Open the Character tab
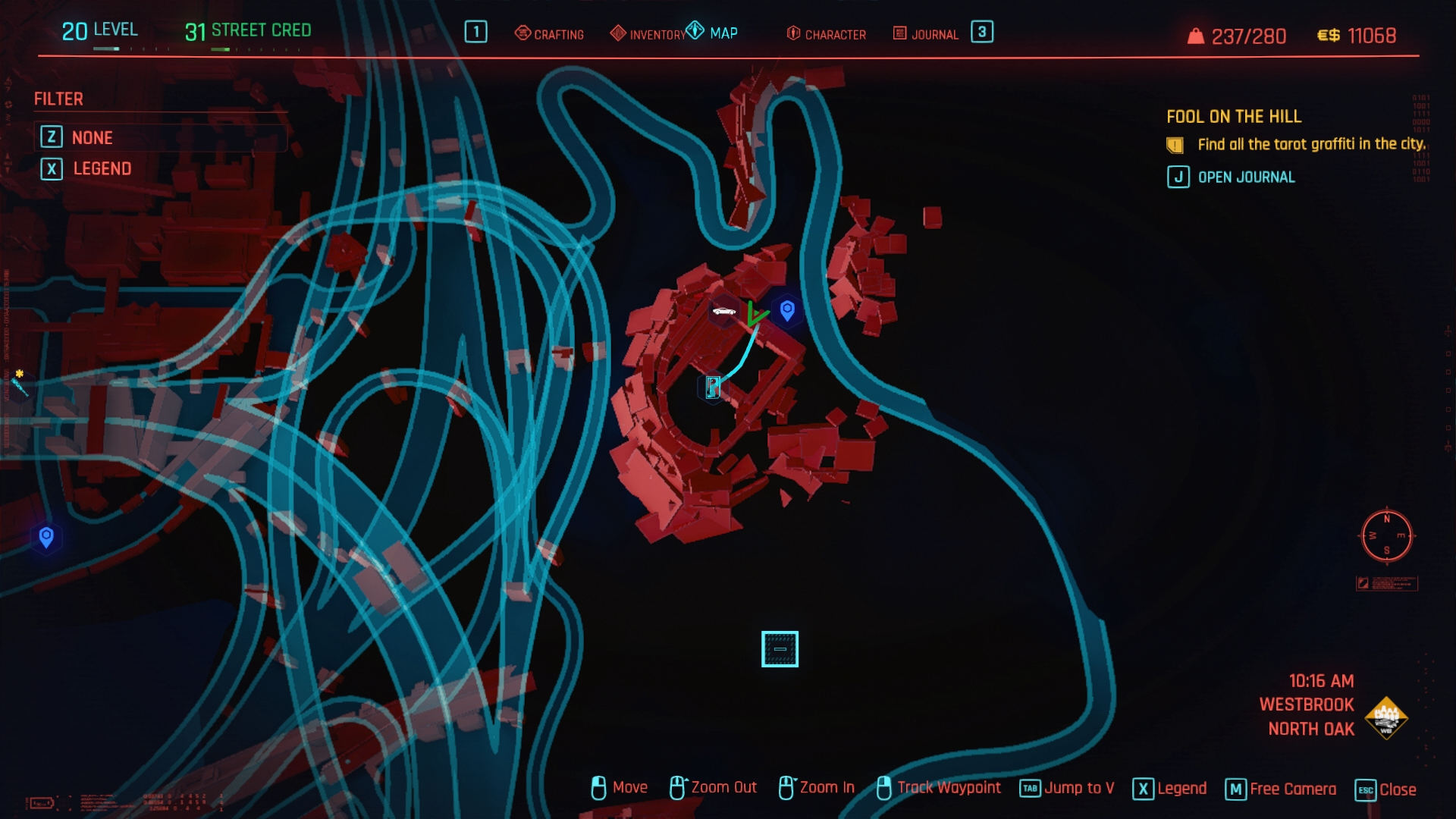 point(827,34)
